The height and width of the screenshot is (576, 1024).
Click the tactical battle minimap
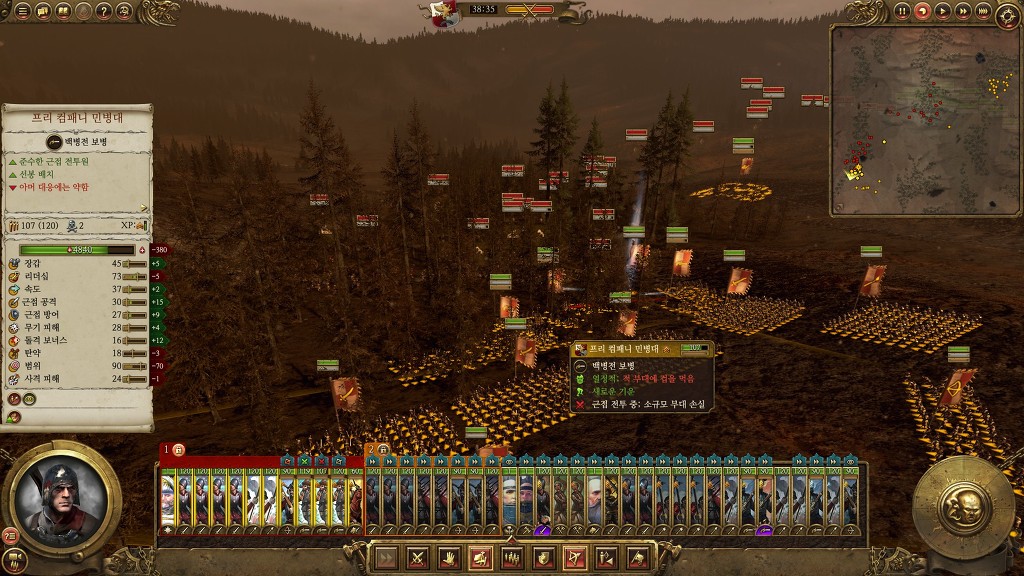point(923,119)
